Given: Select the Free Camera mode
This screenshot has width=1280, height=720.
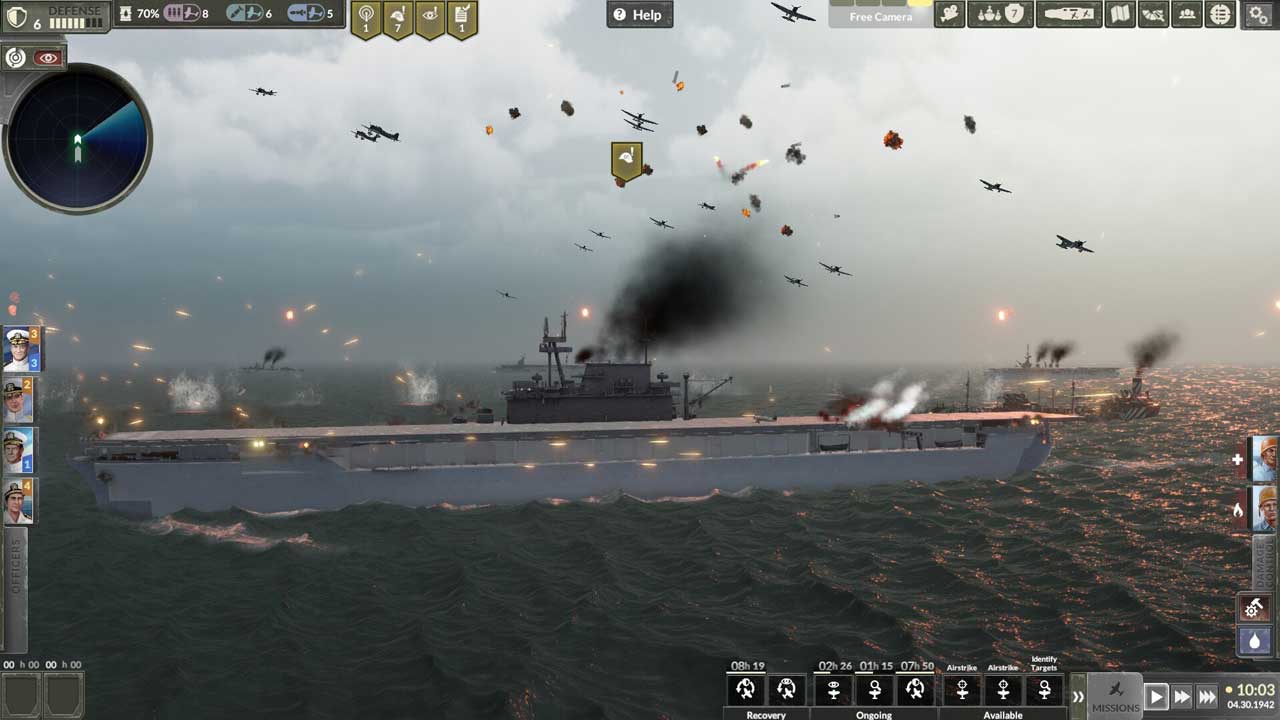Looking at the screenshot, I should [x=880, y=16].
